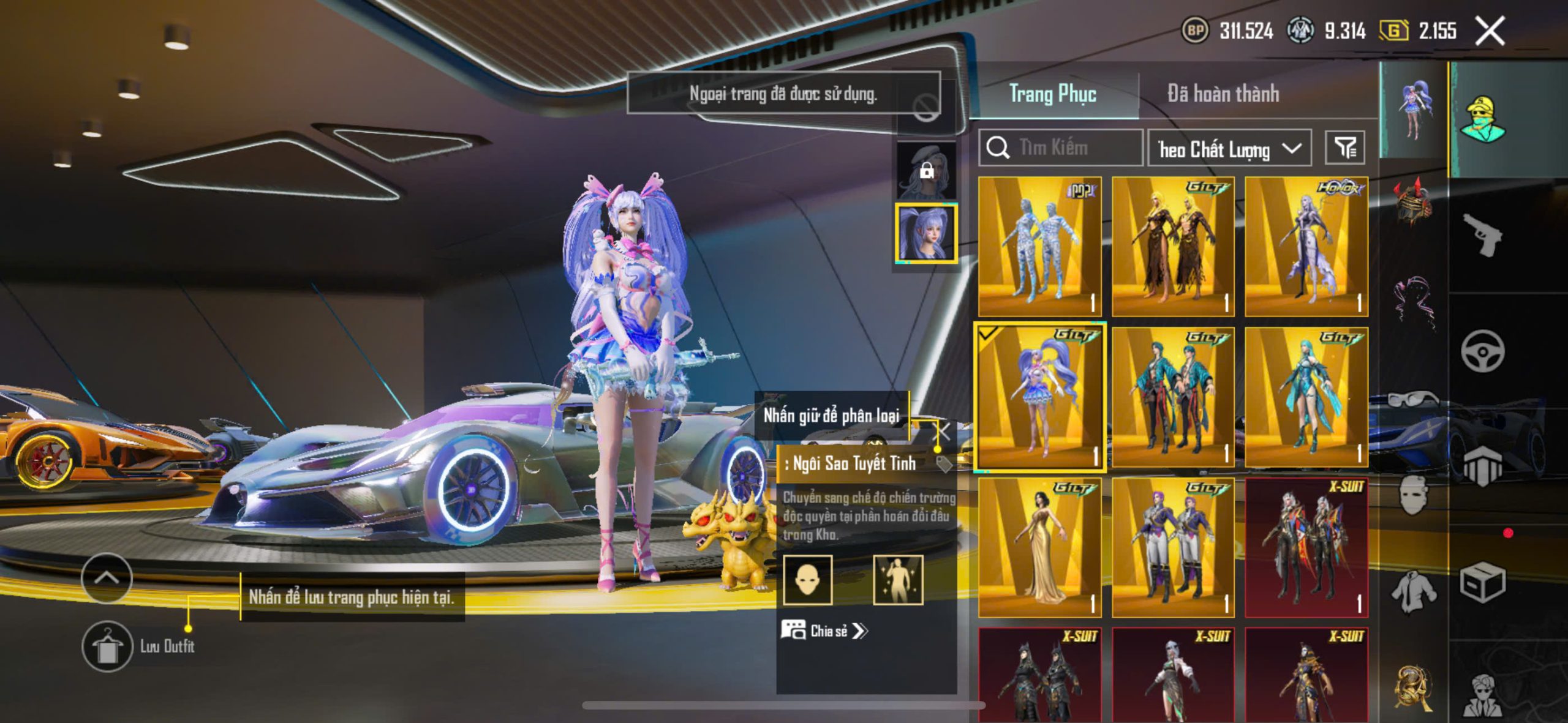This screenshot has width=1568, height=723.
Task: Open the outfit filter funnel button
Action: (1344, 148)
